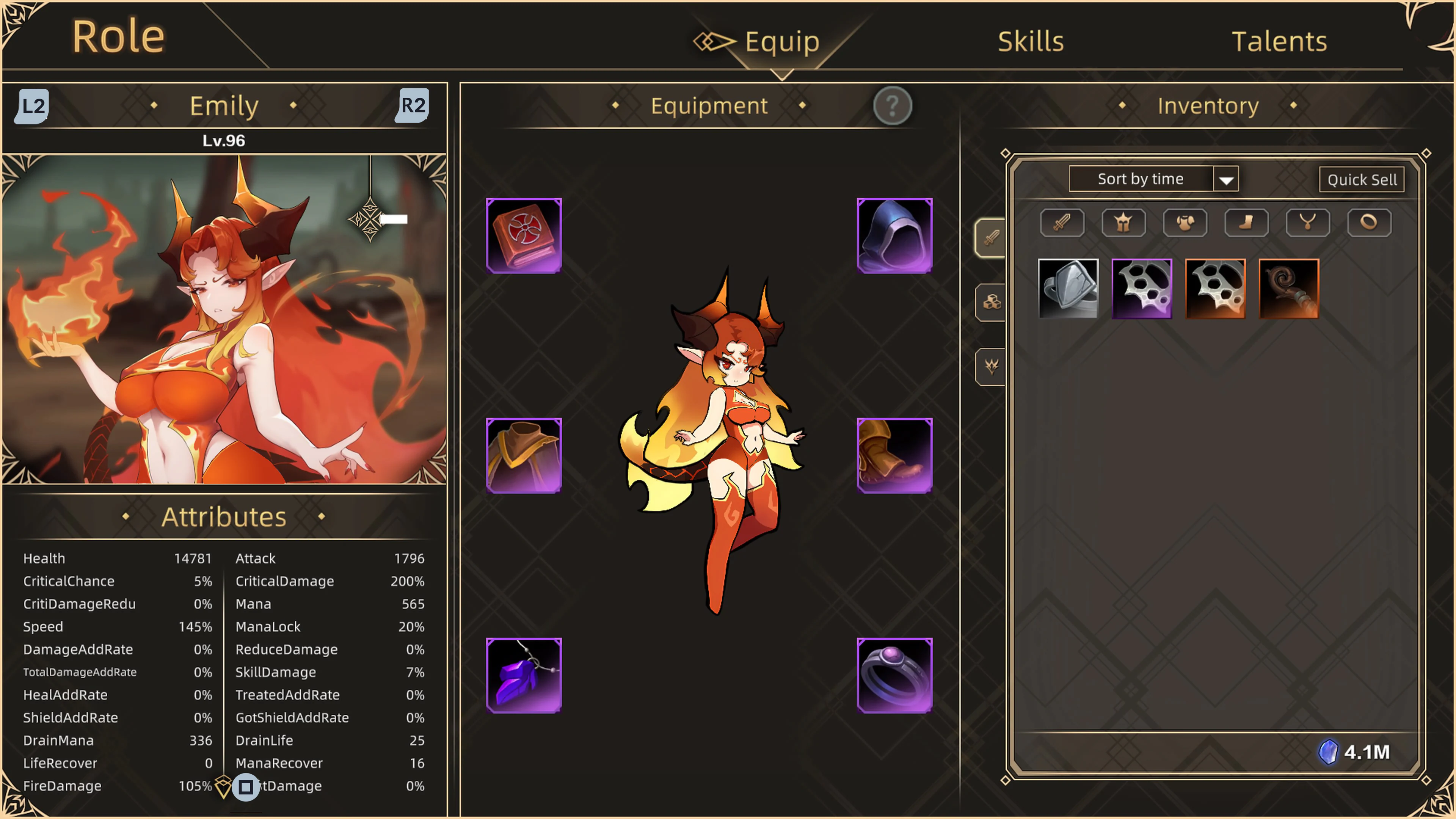Open the help question mark next to Equipment
The image size is (1456, 819).
[x=892, y=106]
